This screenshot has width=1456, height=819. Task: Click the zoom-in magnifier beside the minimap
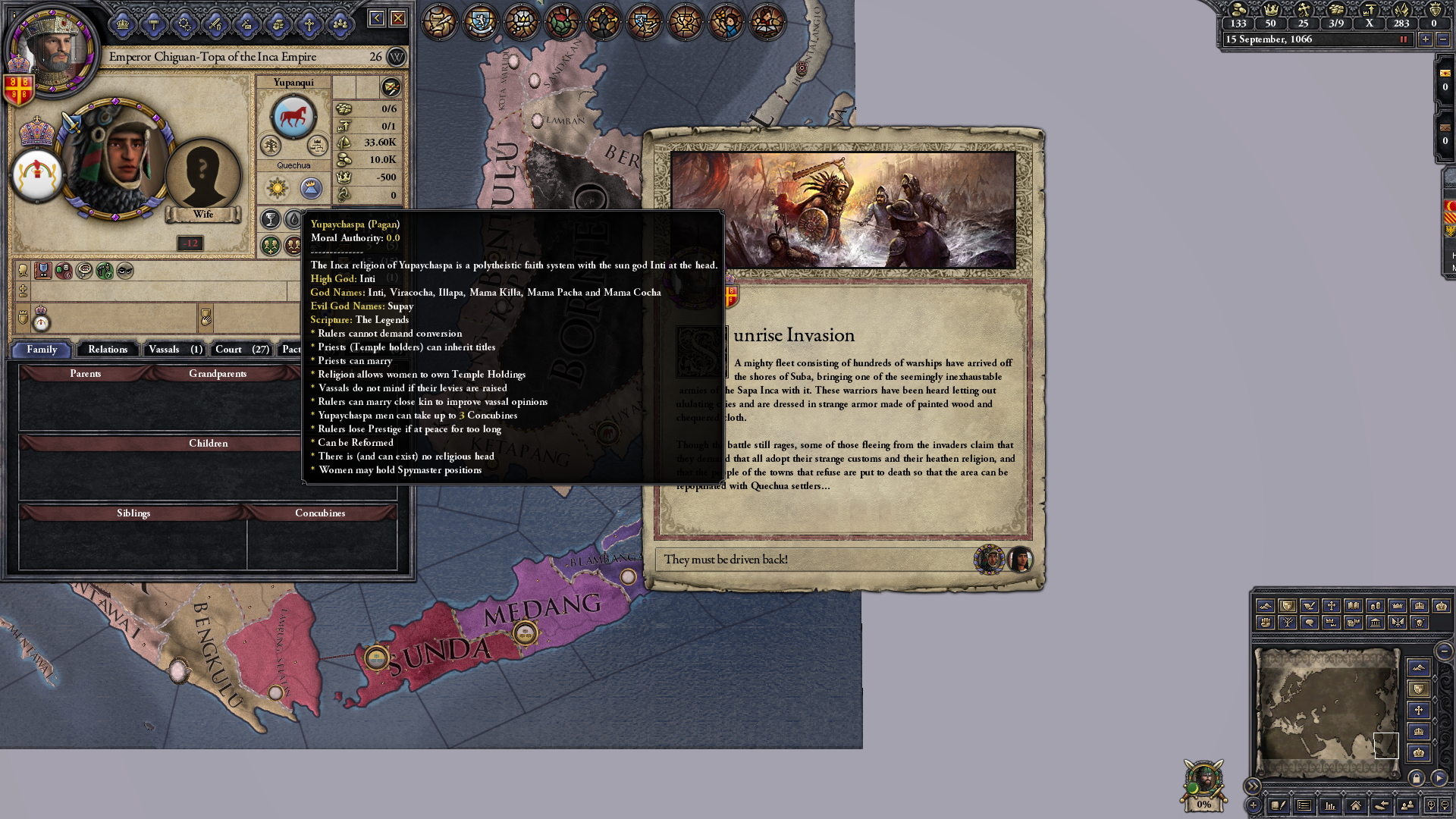[x=1432, y=806]
